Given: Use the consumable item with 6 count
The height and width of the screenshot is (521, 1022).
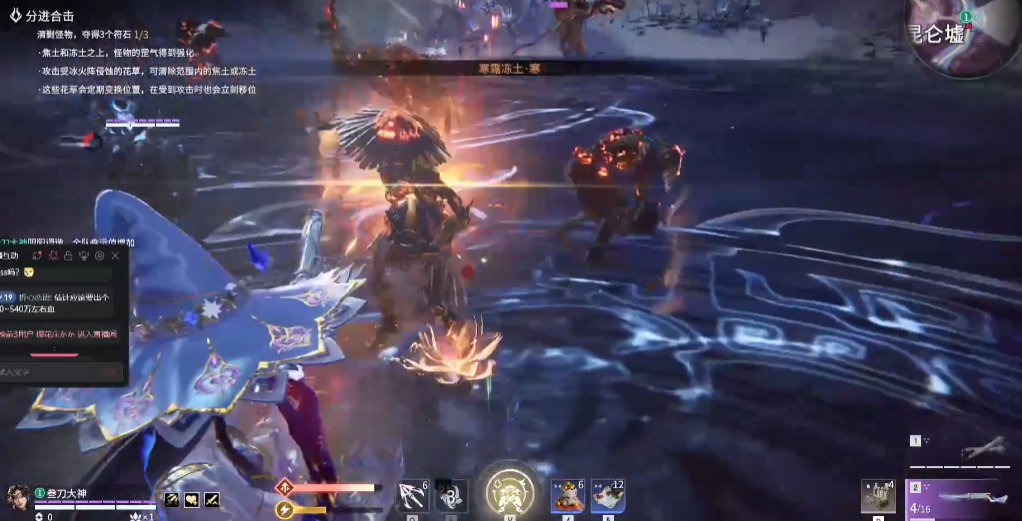Looking at the screenshot, I should pos(567,496).
